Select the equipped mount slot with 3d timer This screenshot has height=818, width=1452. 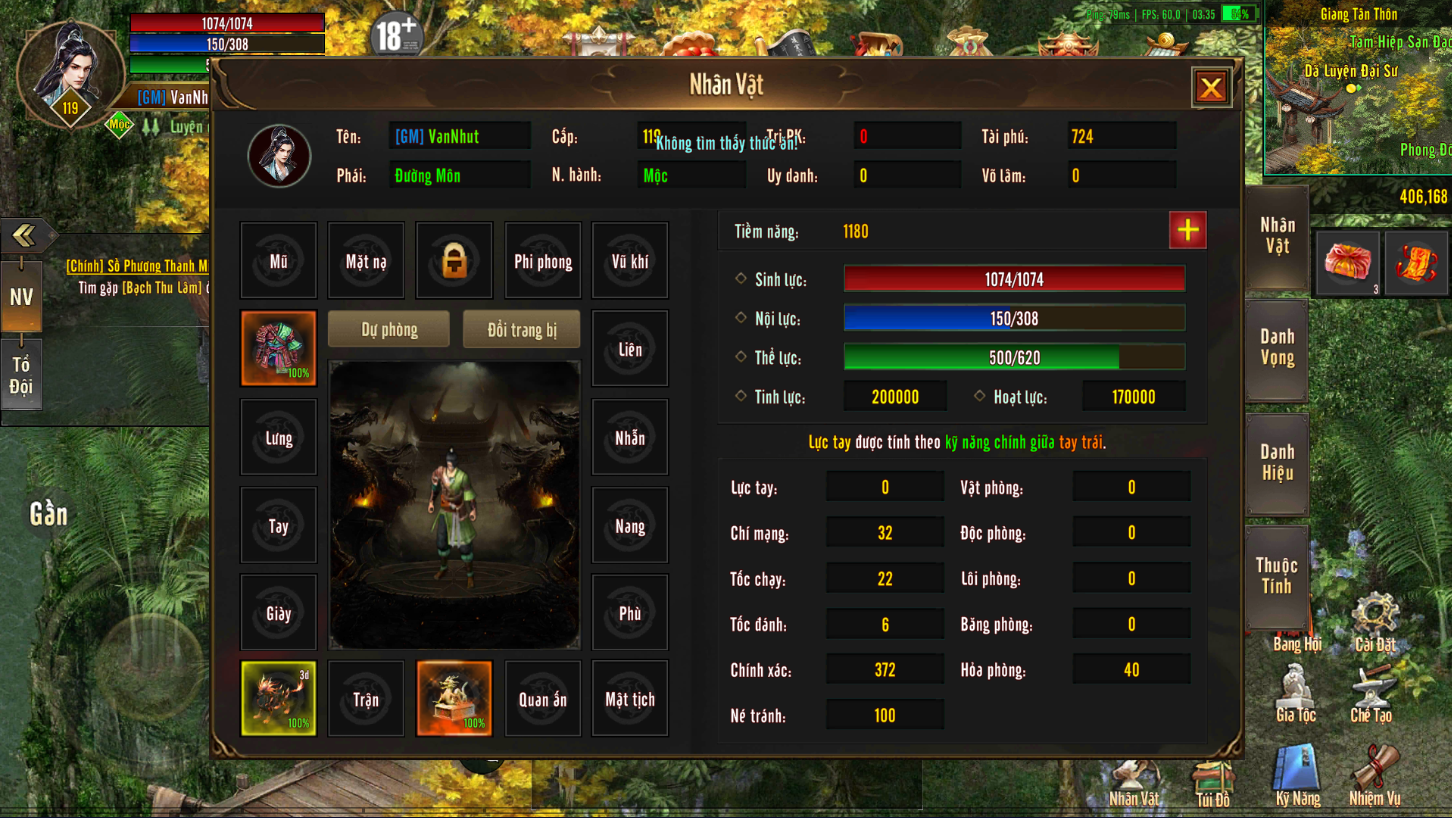point(278,698)
